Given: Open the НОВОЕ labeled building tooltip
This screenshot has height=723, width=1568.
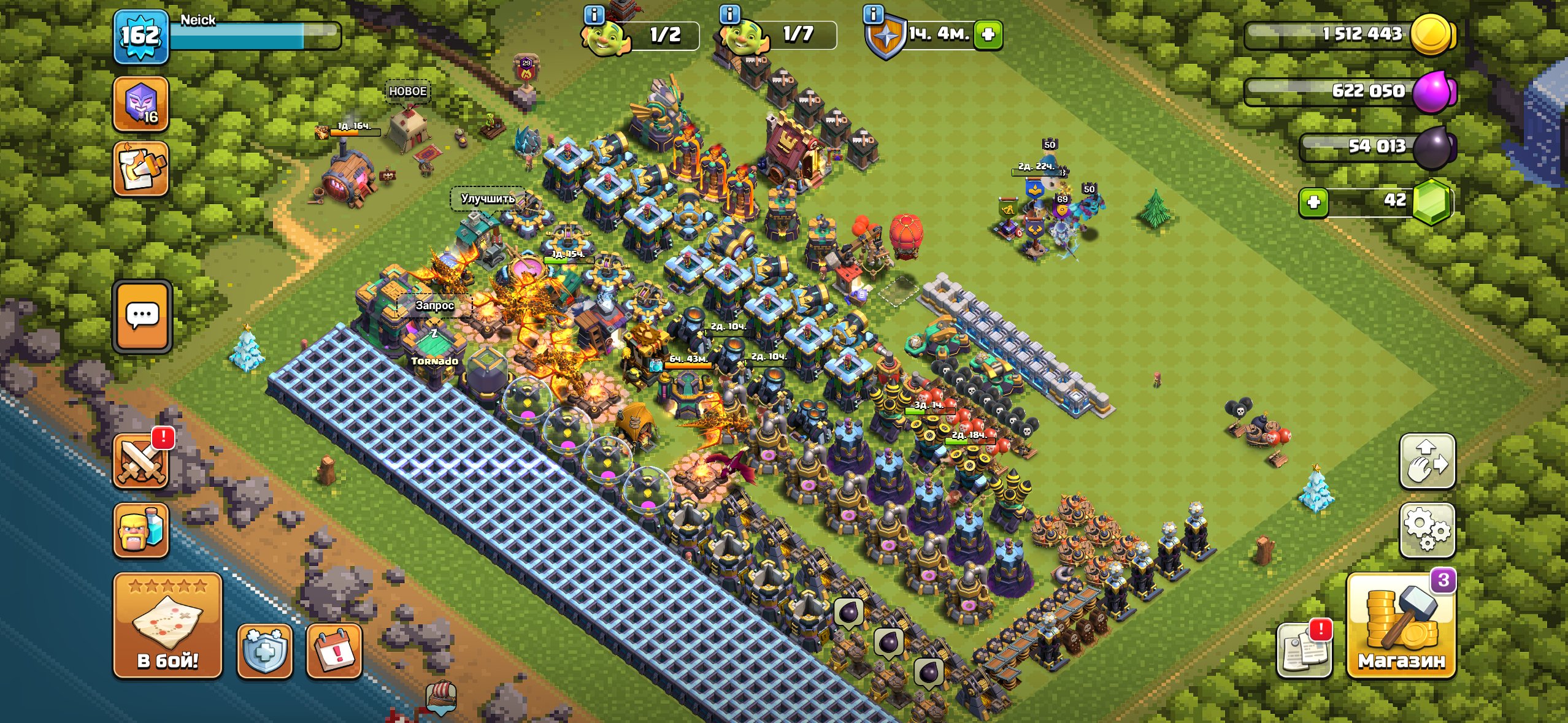Looking at the screenshot, I should (407, 92).
